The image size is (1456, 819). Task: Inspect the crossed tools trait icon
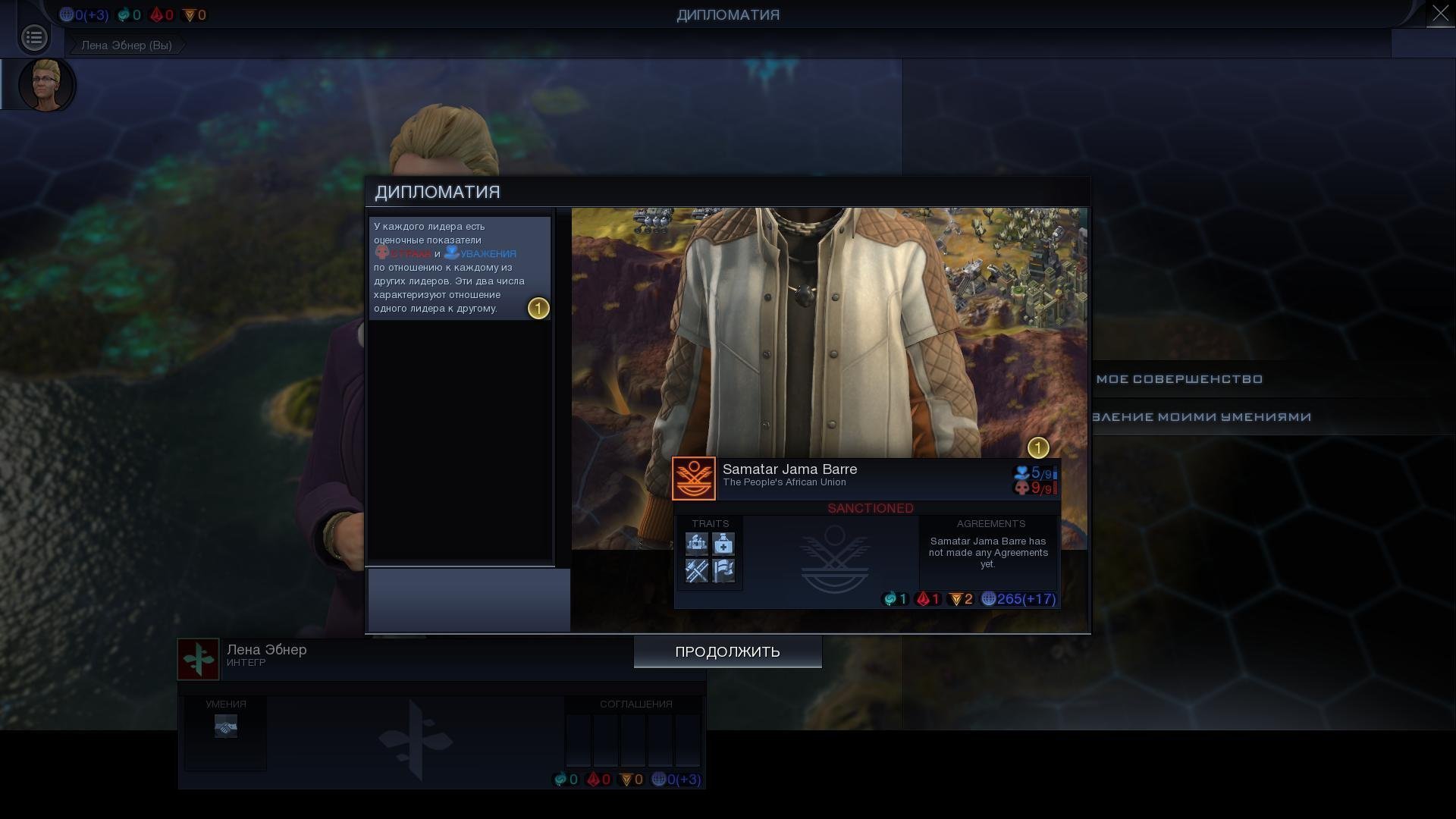(697, 570)
